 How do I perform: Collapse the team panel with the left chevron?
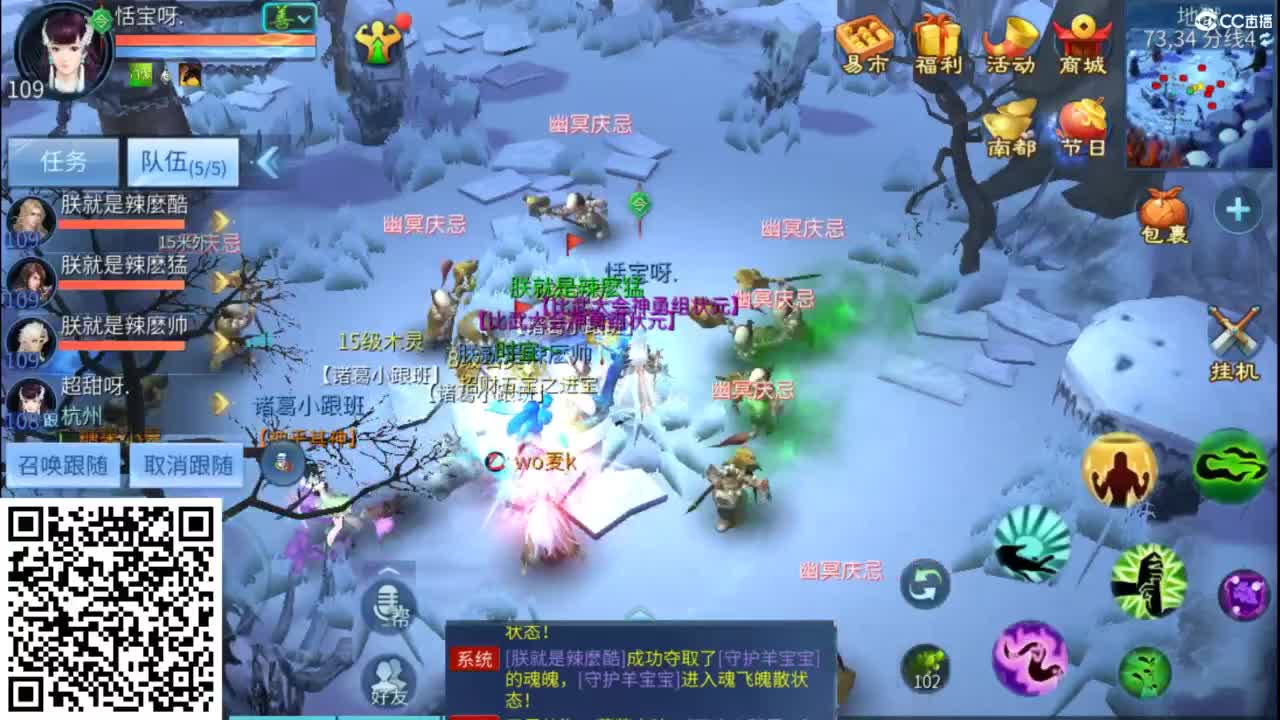click(267, 160)
